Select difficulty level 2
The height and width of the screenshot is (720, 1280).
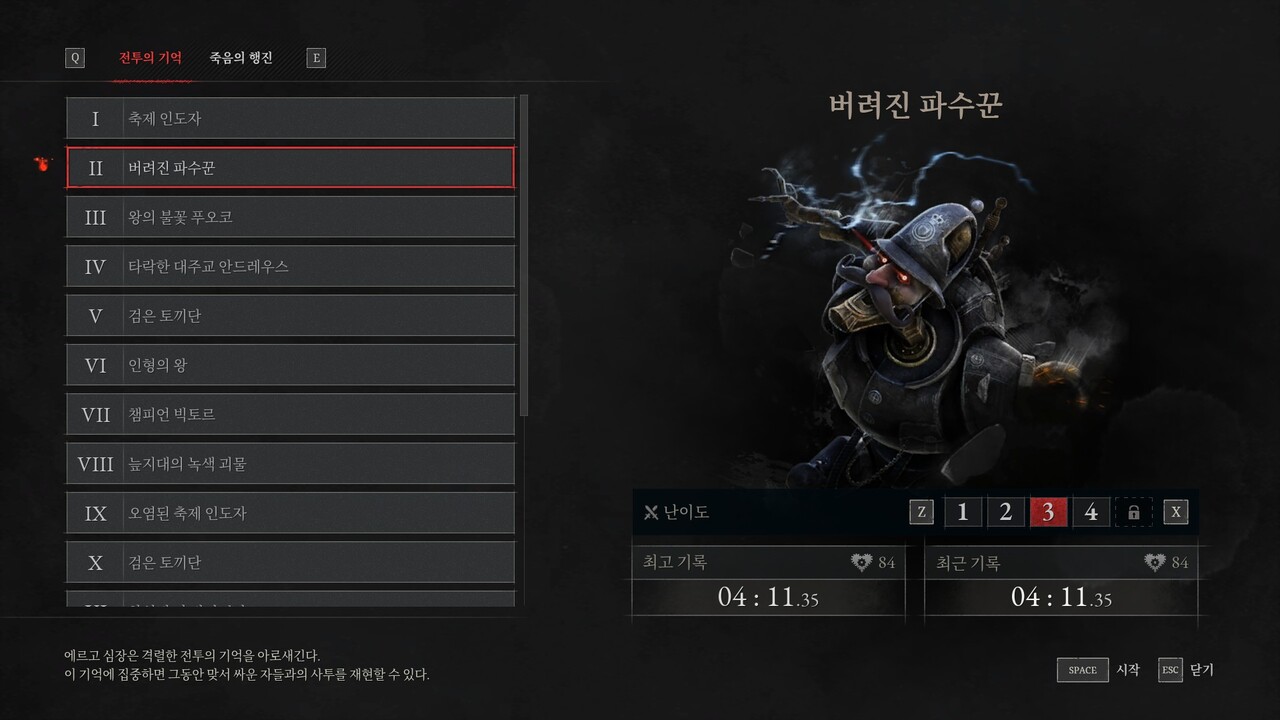pyautogui.click(x=1005, y=511)
